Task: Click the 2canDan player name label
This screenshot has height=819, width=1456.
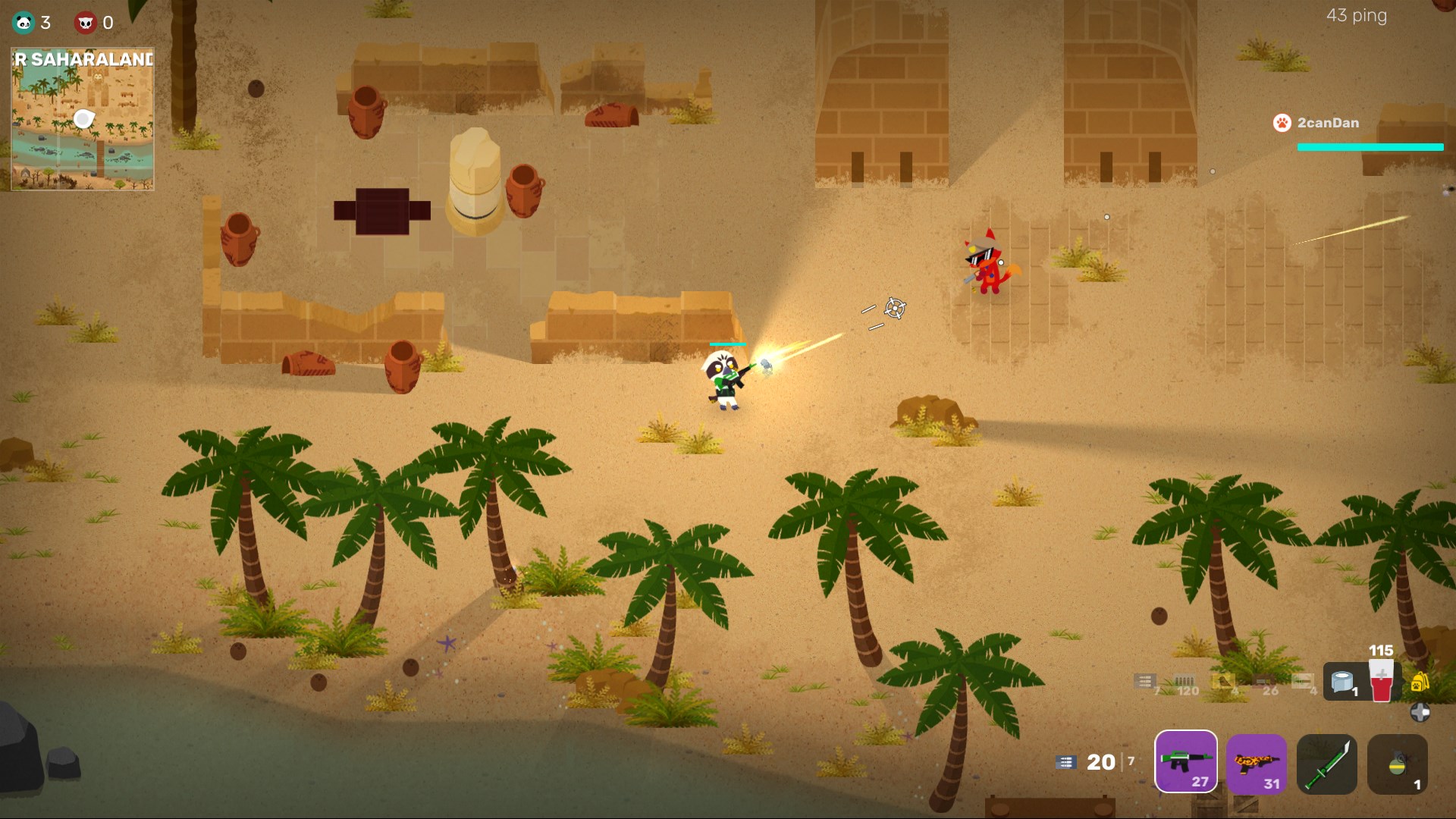Action: 1327,123
